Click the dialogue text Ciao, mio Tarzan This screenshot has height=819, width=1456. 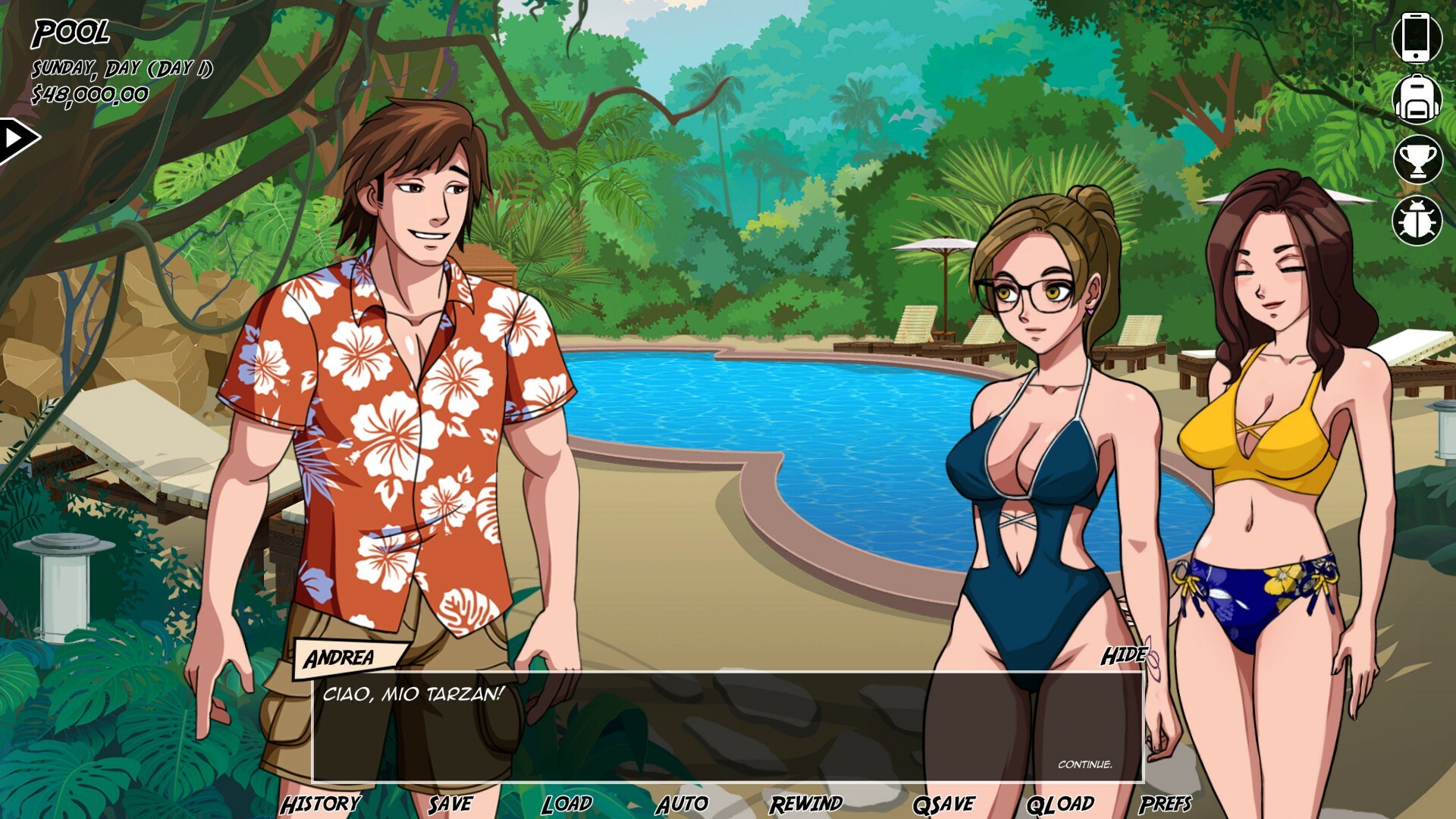tap(413, 693)
